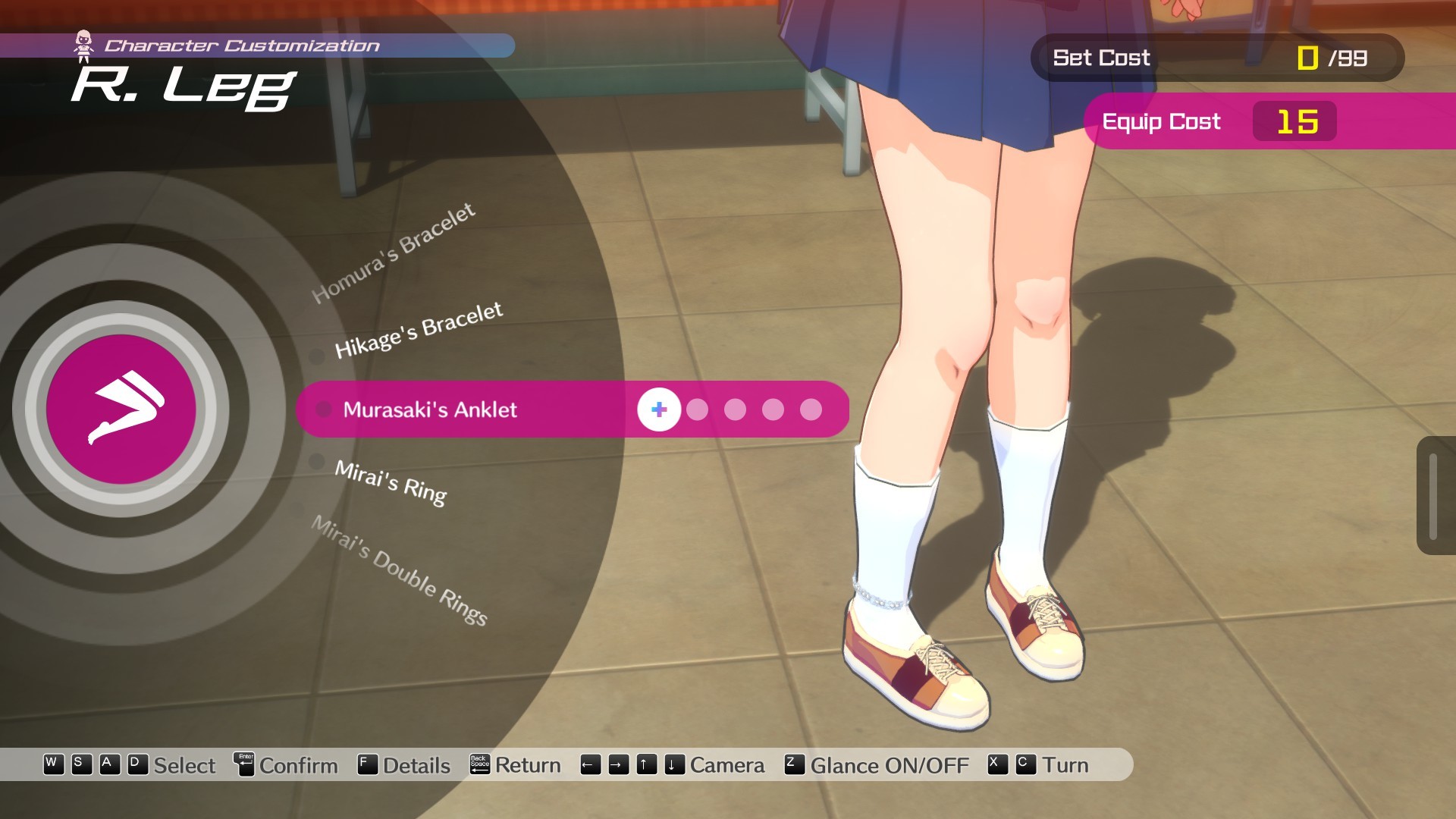This screenshot has width=1456, height=819.
Task: Click the Enter key icon next to Confirm
Action: [244, 765]
